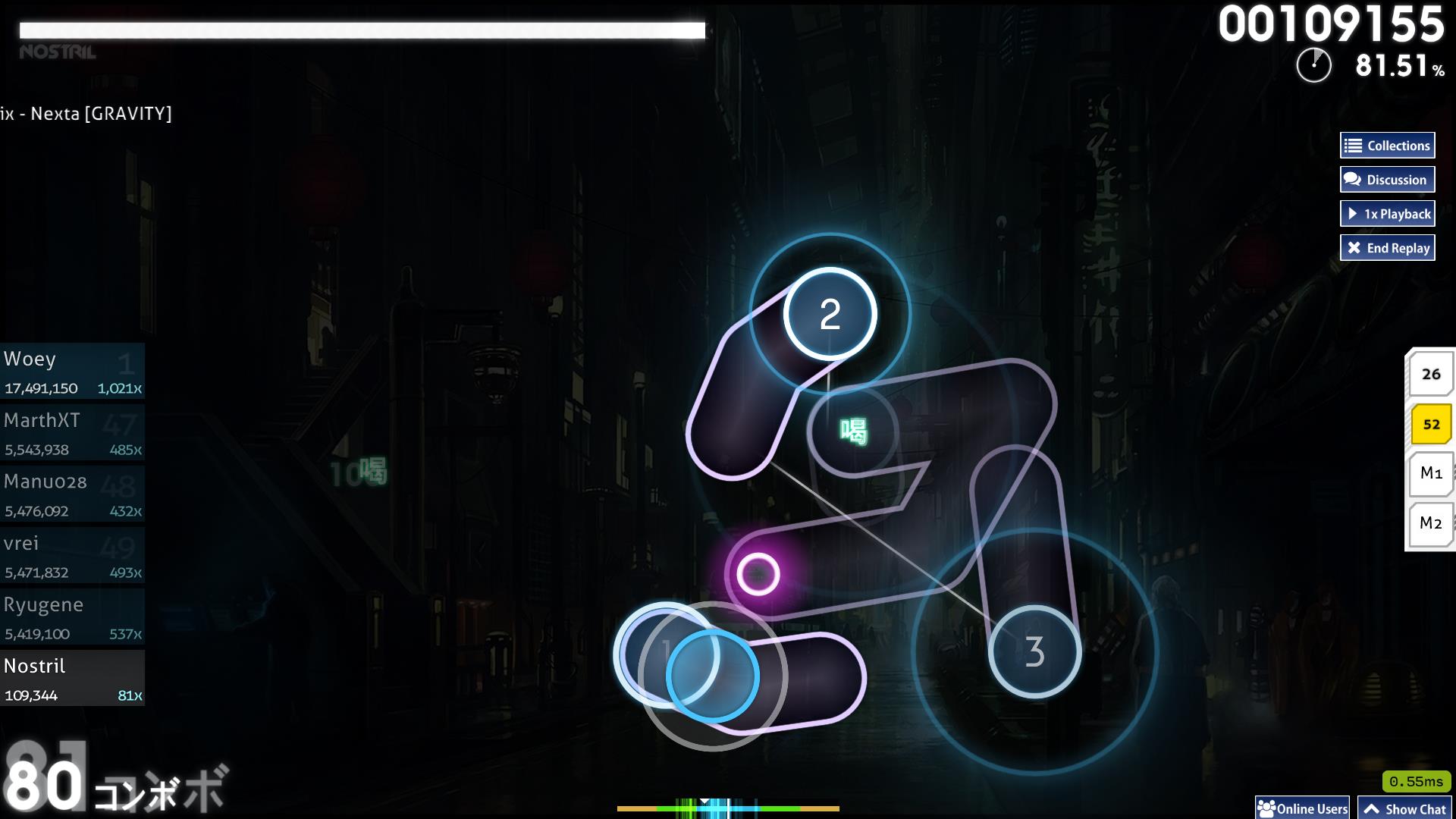Viewport: 1456px width, 819px height.
Task: Hit circle number 2
Action: point(830,314)
